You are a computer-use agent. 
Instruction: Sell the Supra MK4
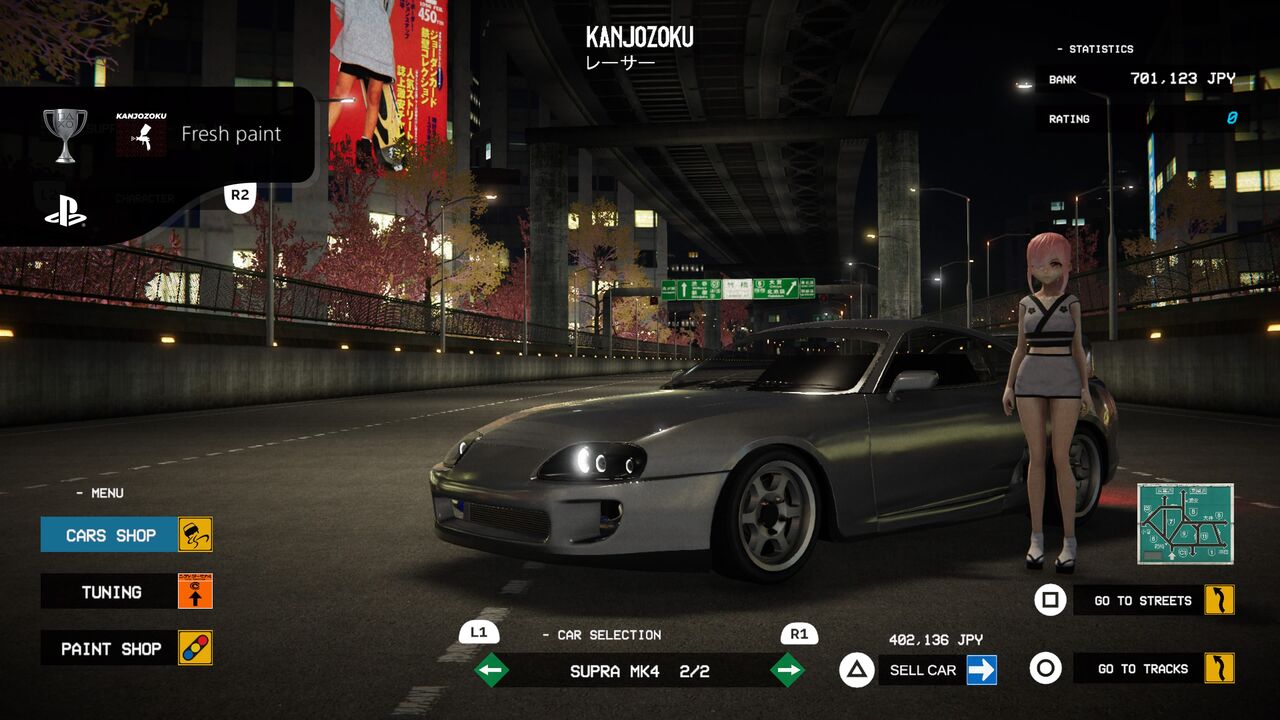pyautogui.click(x=923, y=670)
